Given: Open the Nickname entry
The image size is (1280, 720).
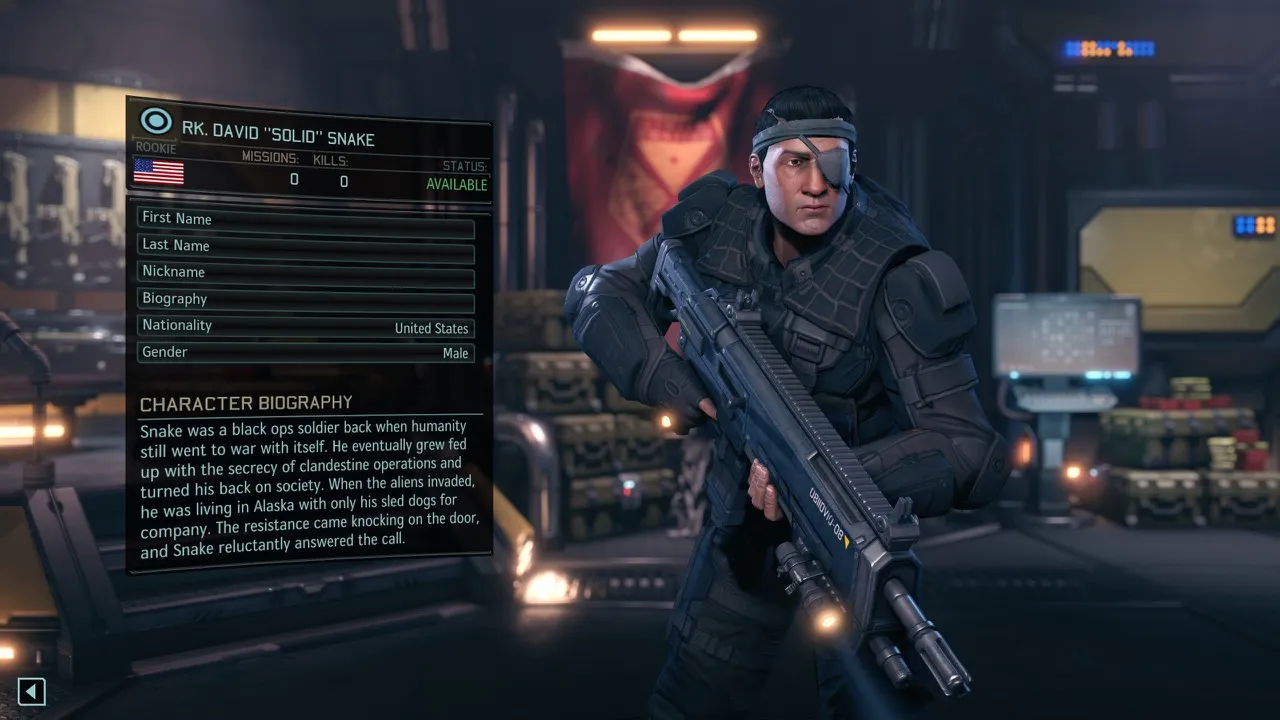Looking at the screenshot, I should (x=305, y=272).
